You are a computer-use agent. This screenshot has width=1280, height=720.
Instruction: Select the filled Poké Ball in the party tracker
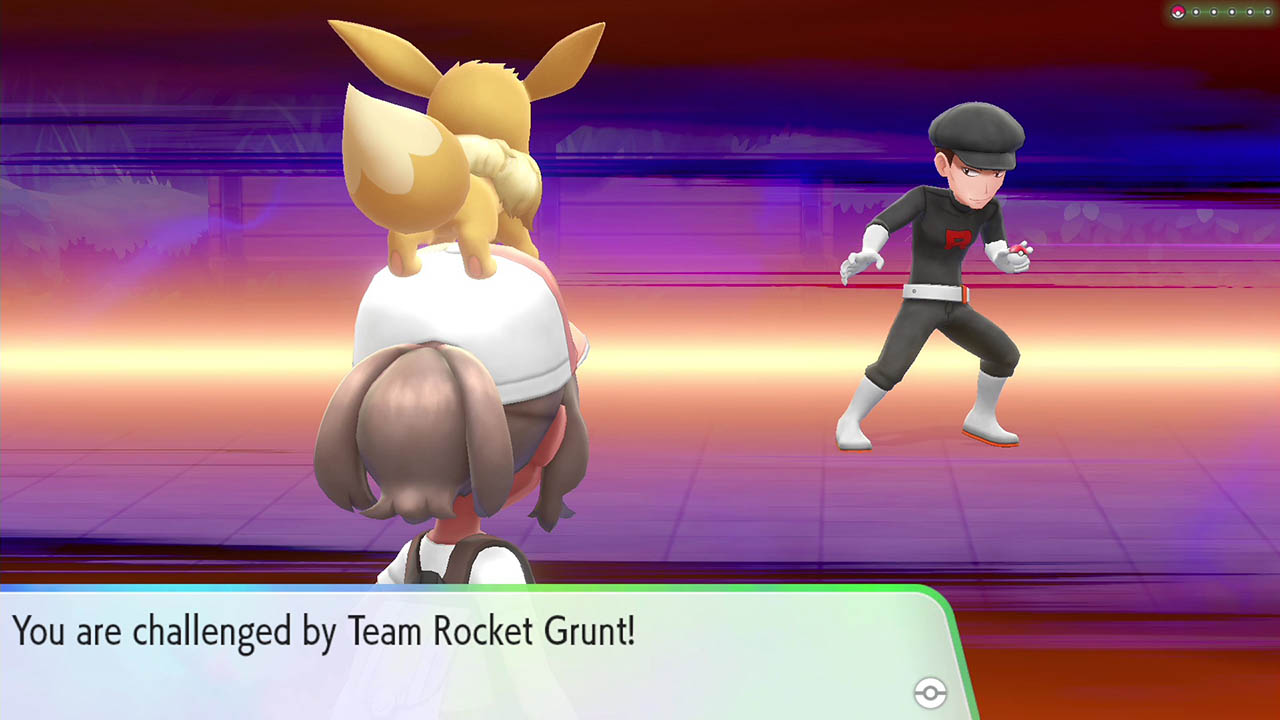1178,11
